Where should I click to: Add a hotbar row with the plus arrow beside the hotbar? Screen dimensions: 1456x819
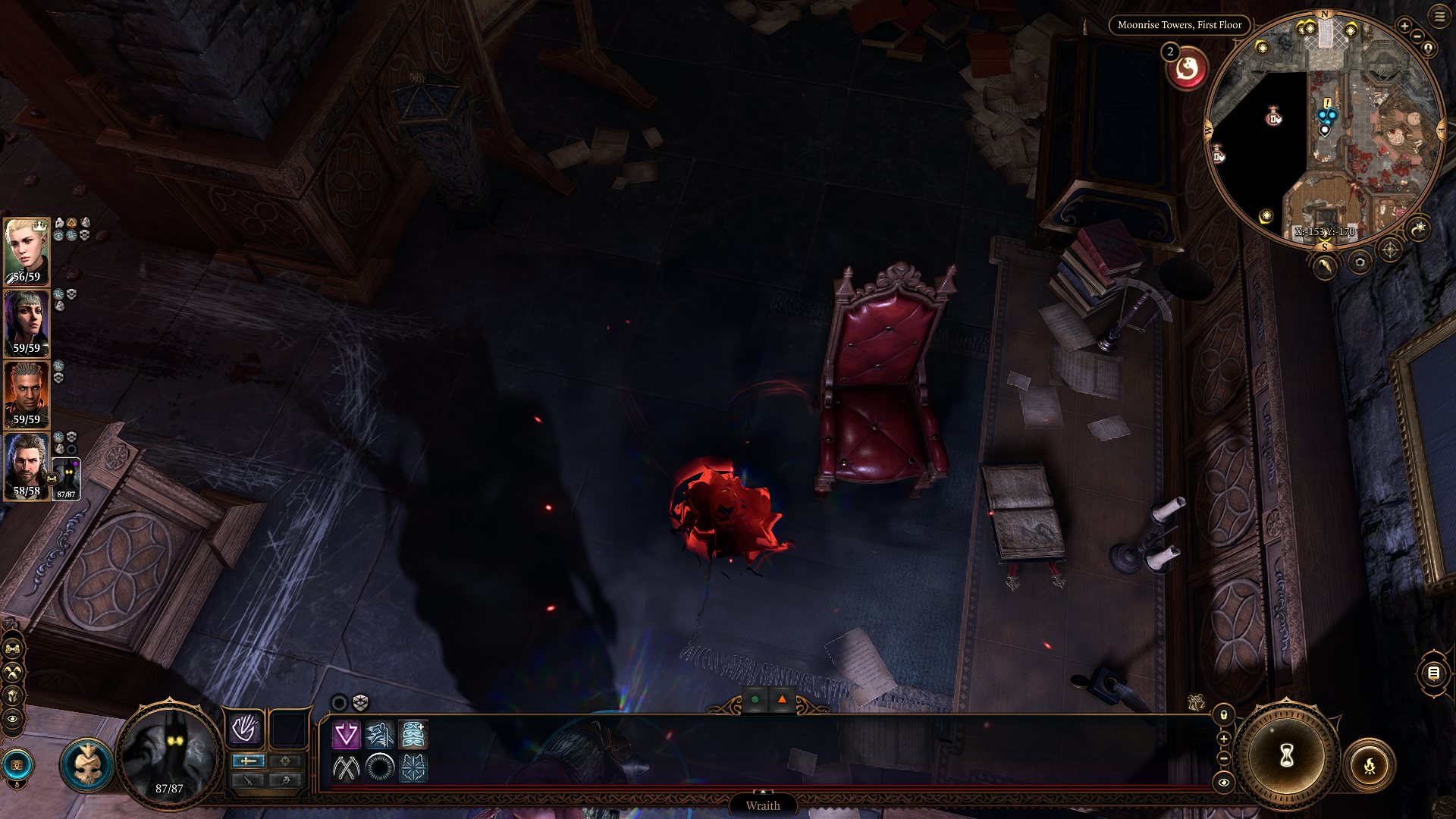click(x=1224, y=739)
